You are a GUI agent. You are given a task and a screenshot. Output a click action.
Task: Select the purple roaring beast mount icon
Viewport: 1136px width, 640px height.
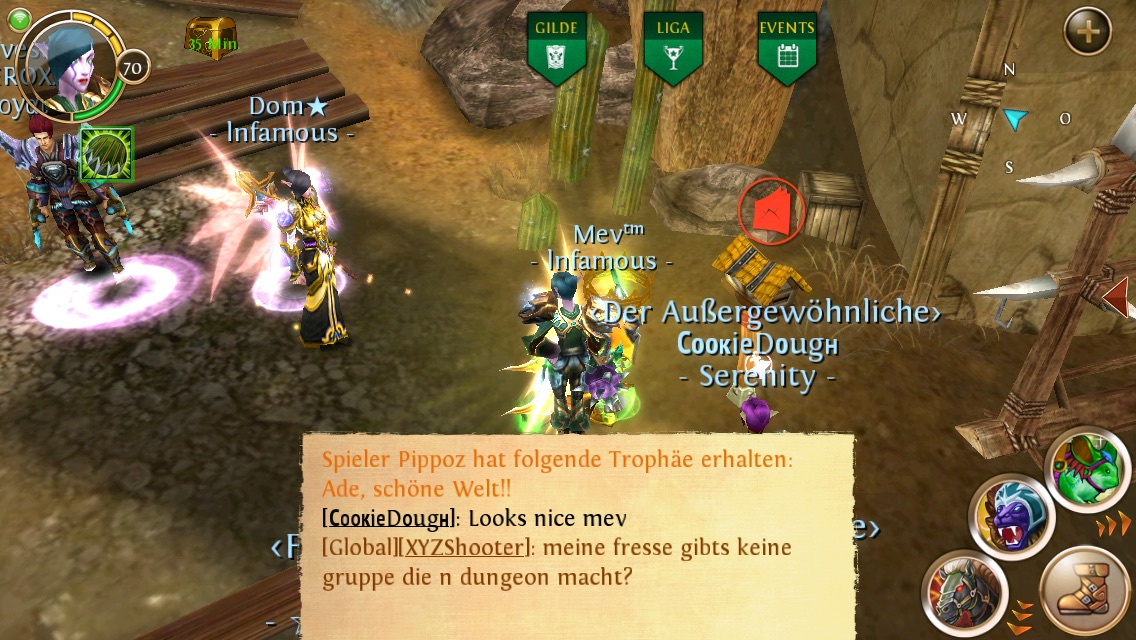pyautogui.click(x=1012, y=517)
